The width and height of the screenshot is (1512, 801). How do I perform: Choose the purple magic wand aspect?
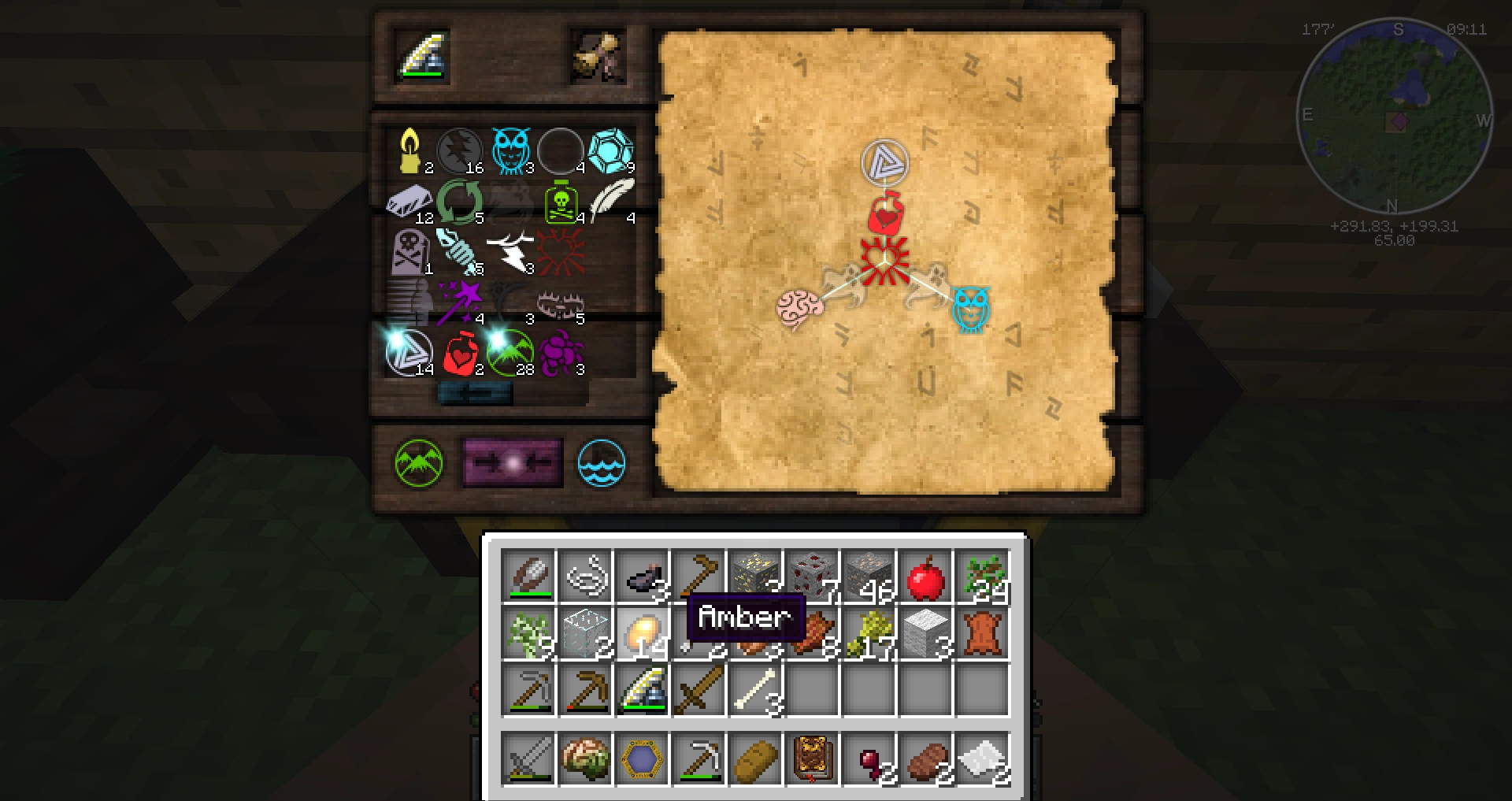tap(460, 302)
